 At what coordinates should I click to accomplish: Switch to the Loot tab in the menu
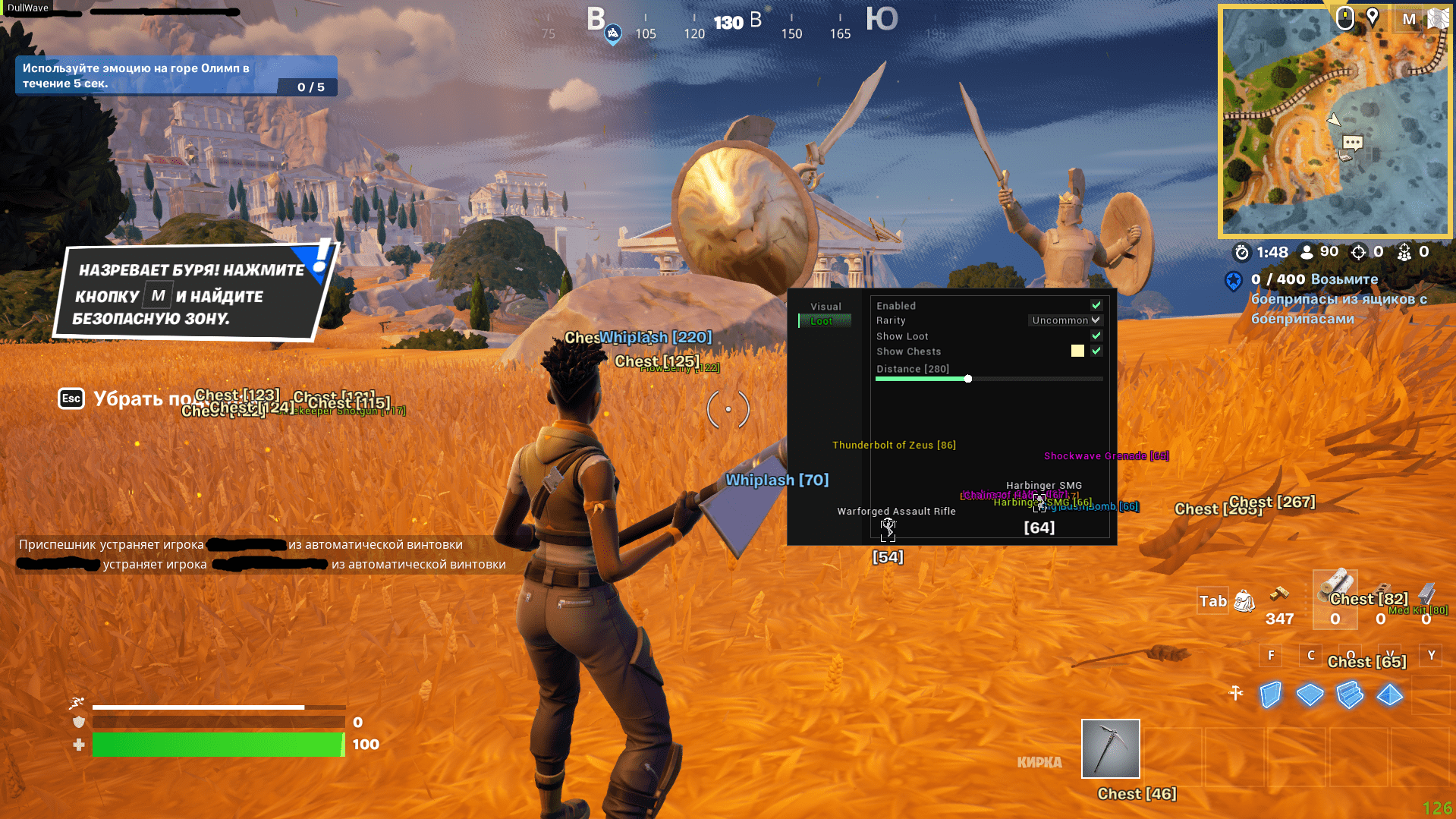(x=824, y=320)
